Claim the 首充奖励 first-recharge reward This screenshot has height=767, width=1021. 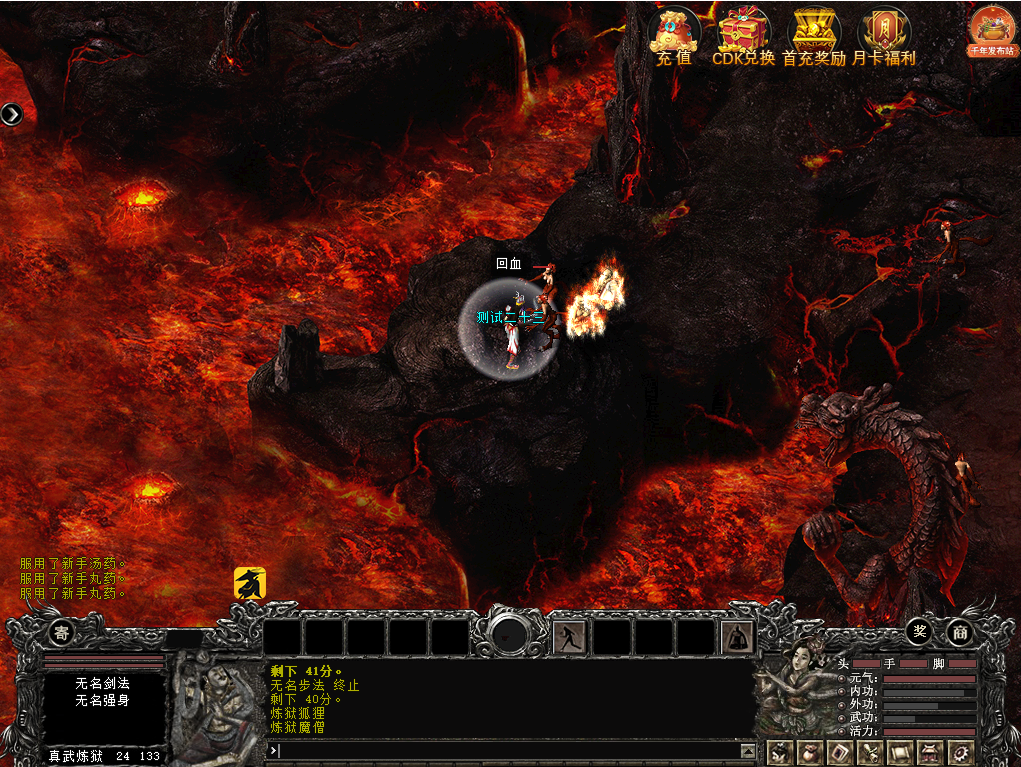[813, 33]
